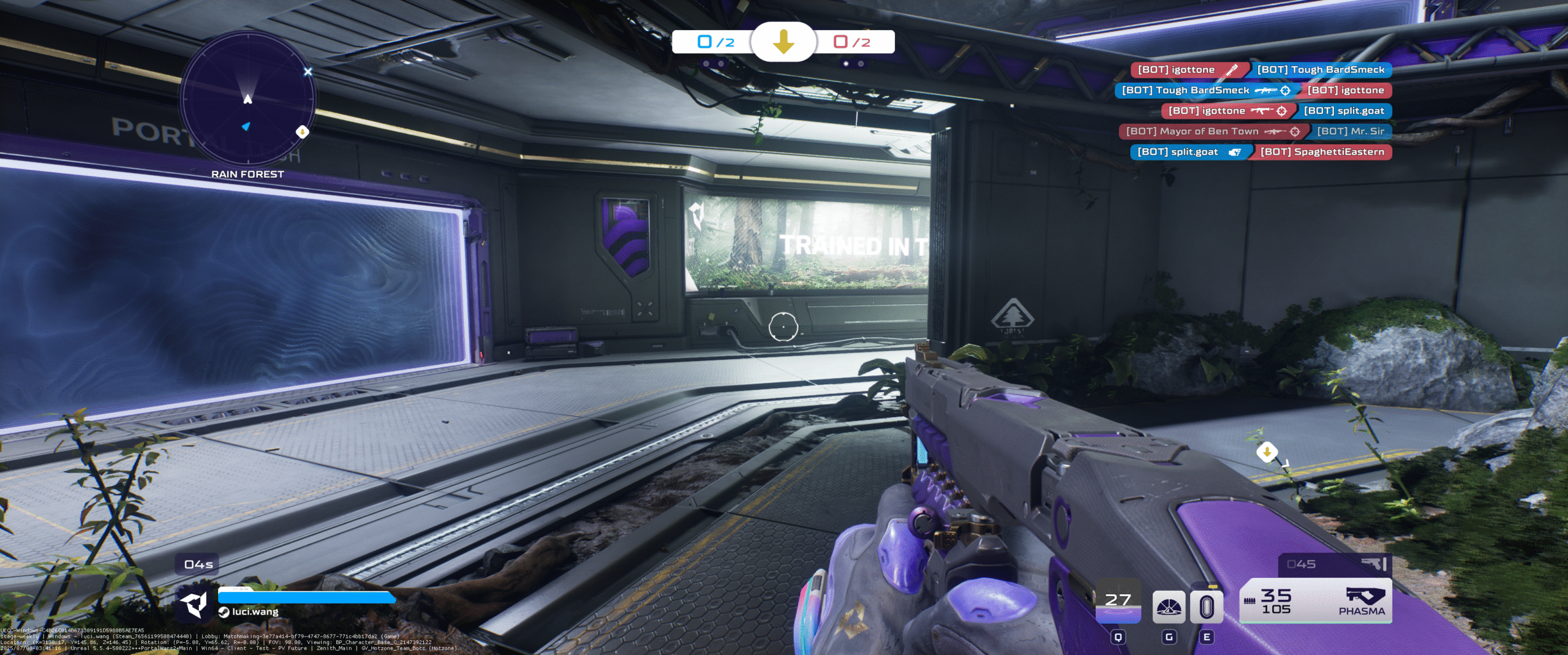Use the portal oval ability icon

click(x=1206, y=607)
